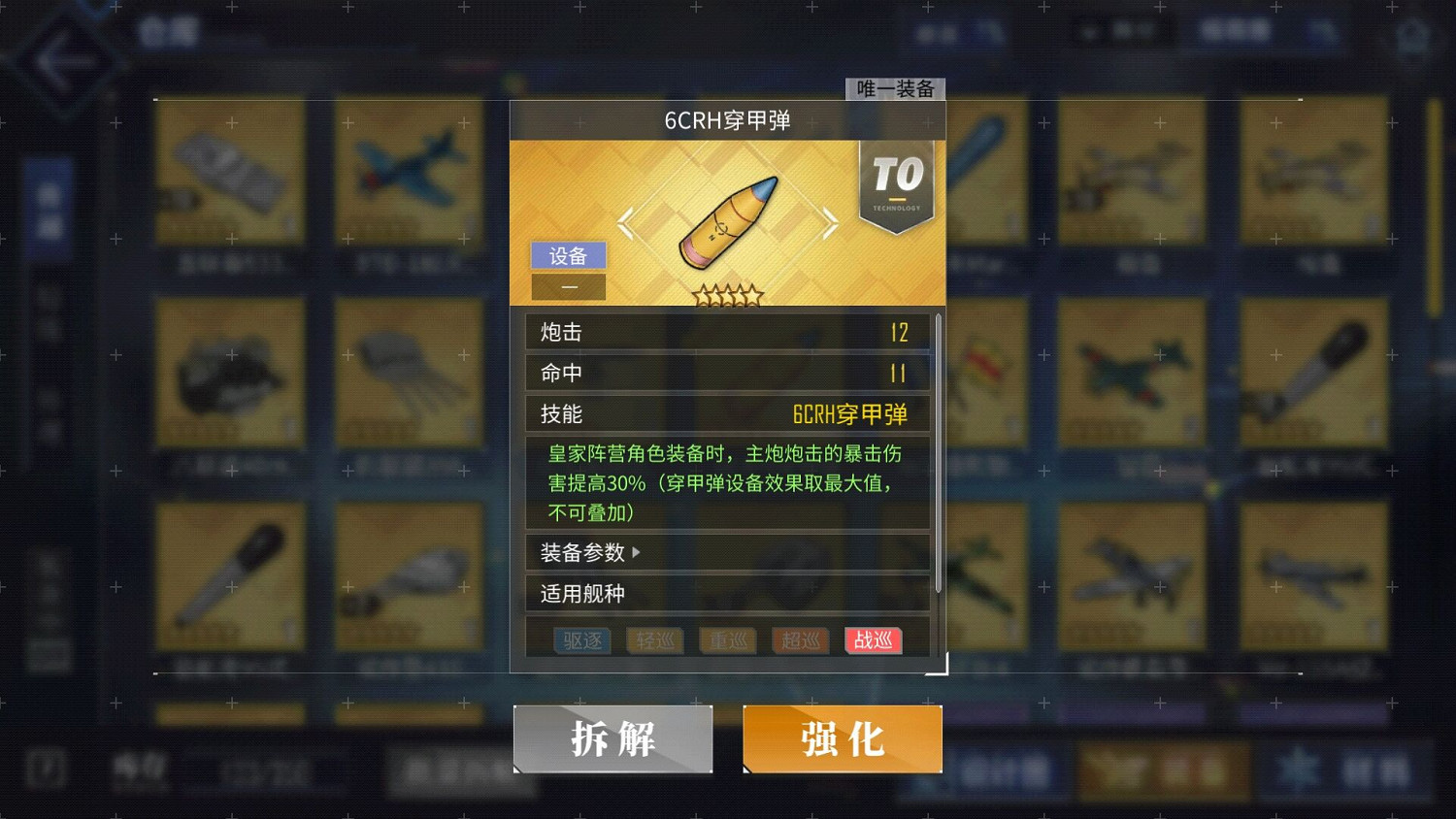Toggle the 驱逐 destroyer ship tag

point(581,640)
